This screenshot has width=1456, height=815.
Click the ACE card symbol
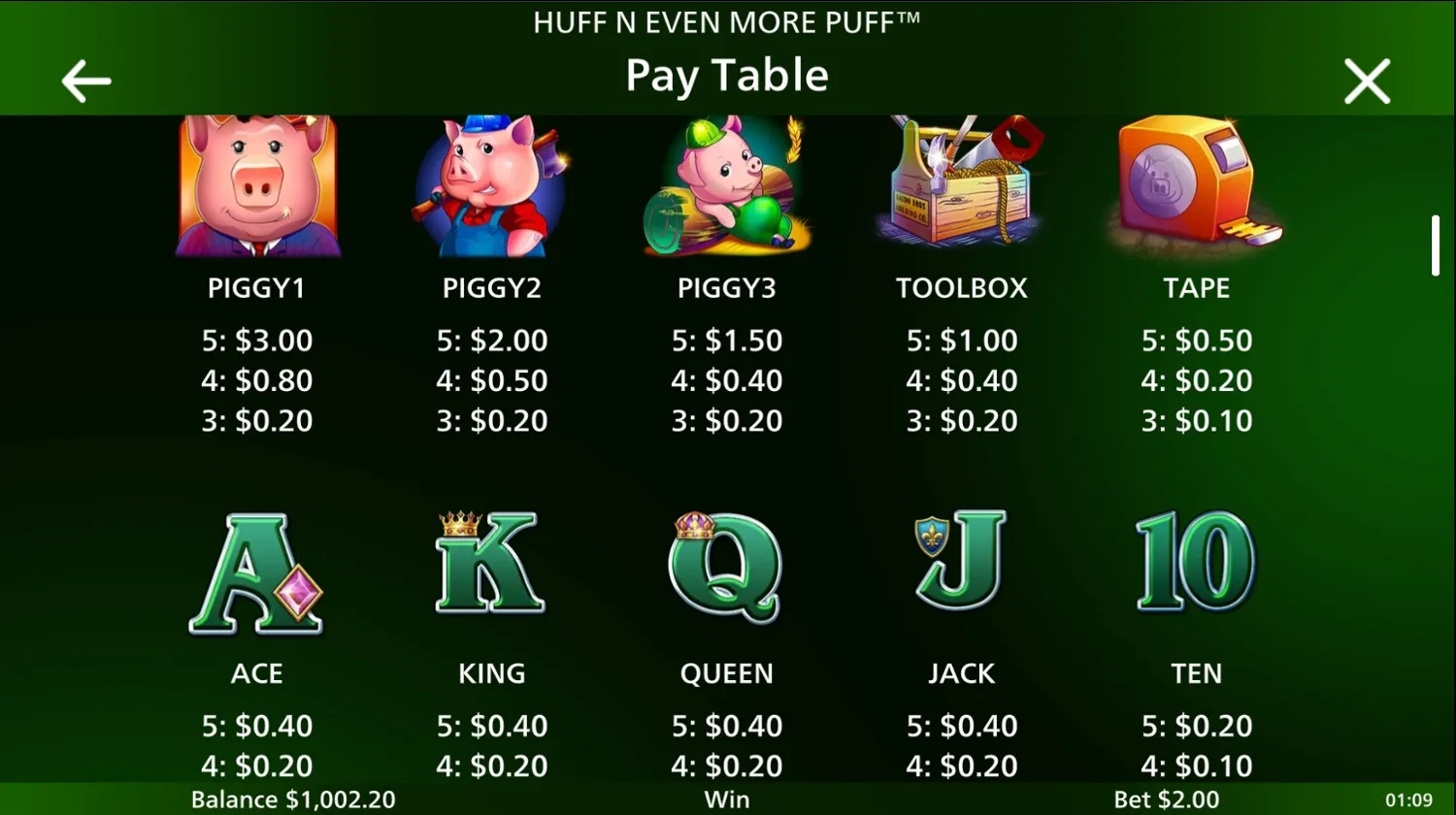257,572
